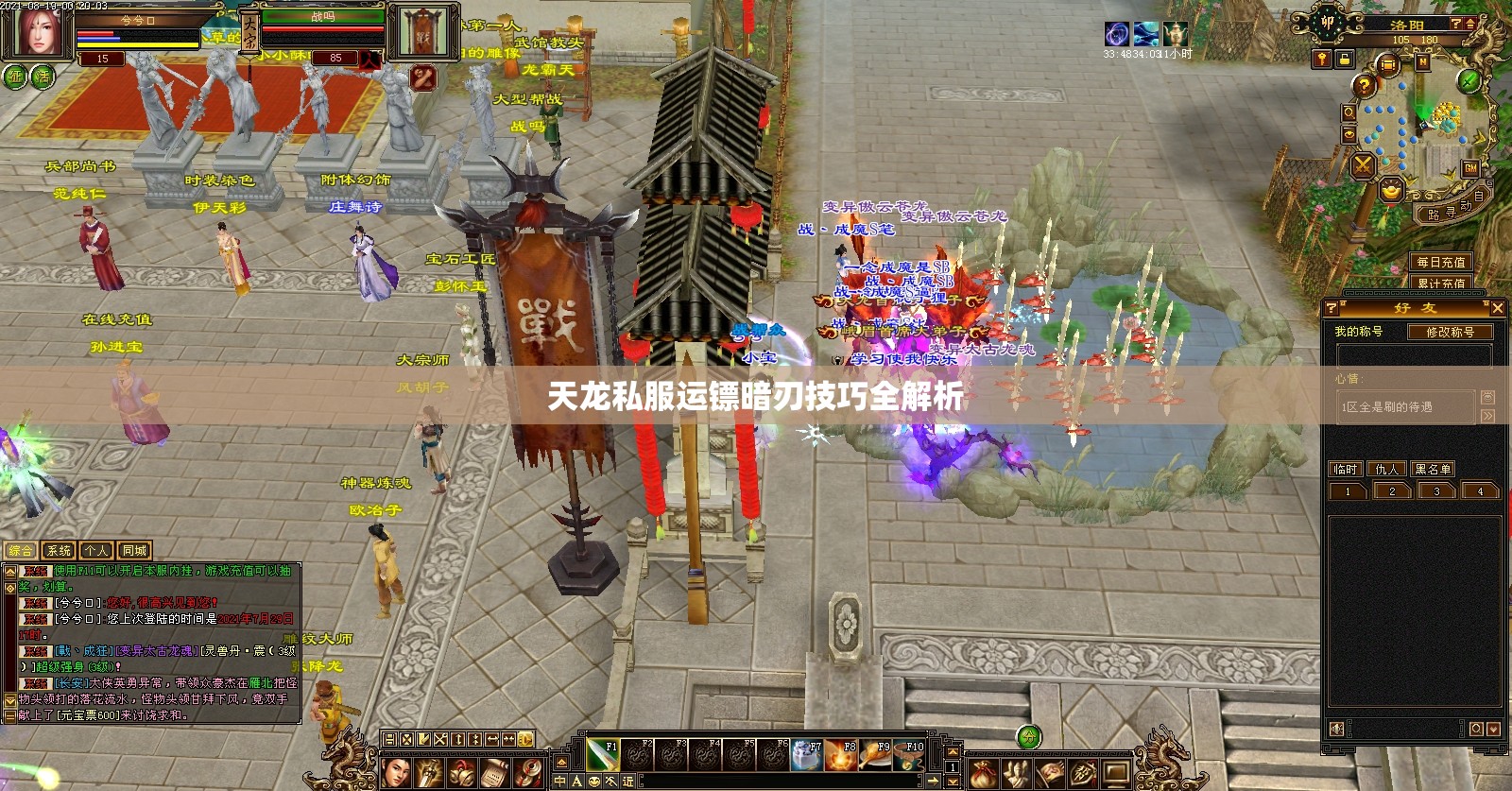Click the question mark help icon near minimap
Screen dimensions: 1512x791
point(1365,85)
